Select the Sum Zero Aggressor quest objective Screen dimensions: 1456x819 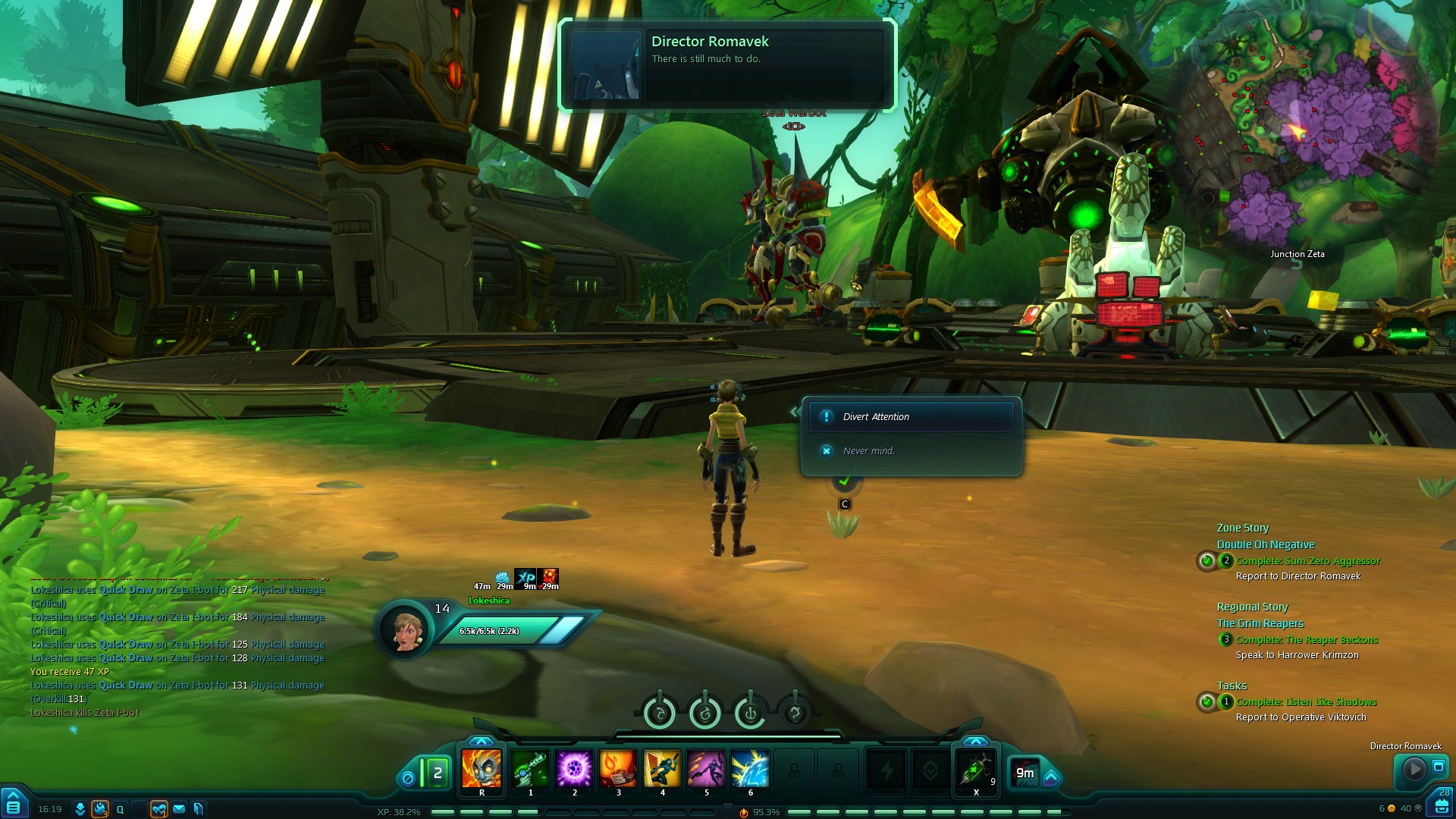tap(1307, 561)
